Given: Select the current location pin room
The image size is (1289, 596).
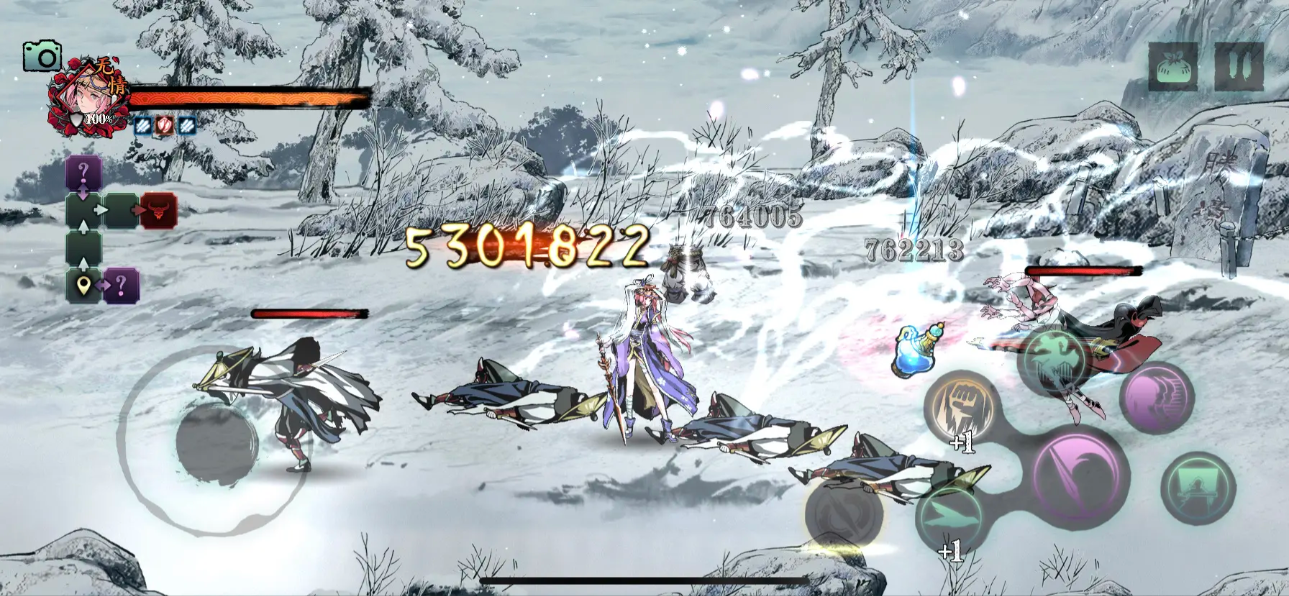Looking at the screenshot, I should (83, 286).
